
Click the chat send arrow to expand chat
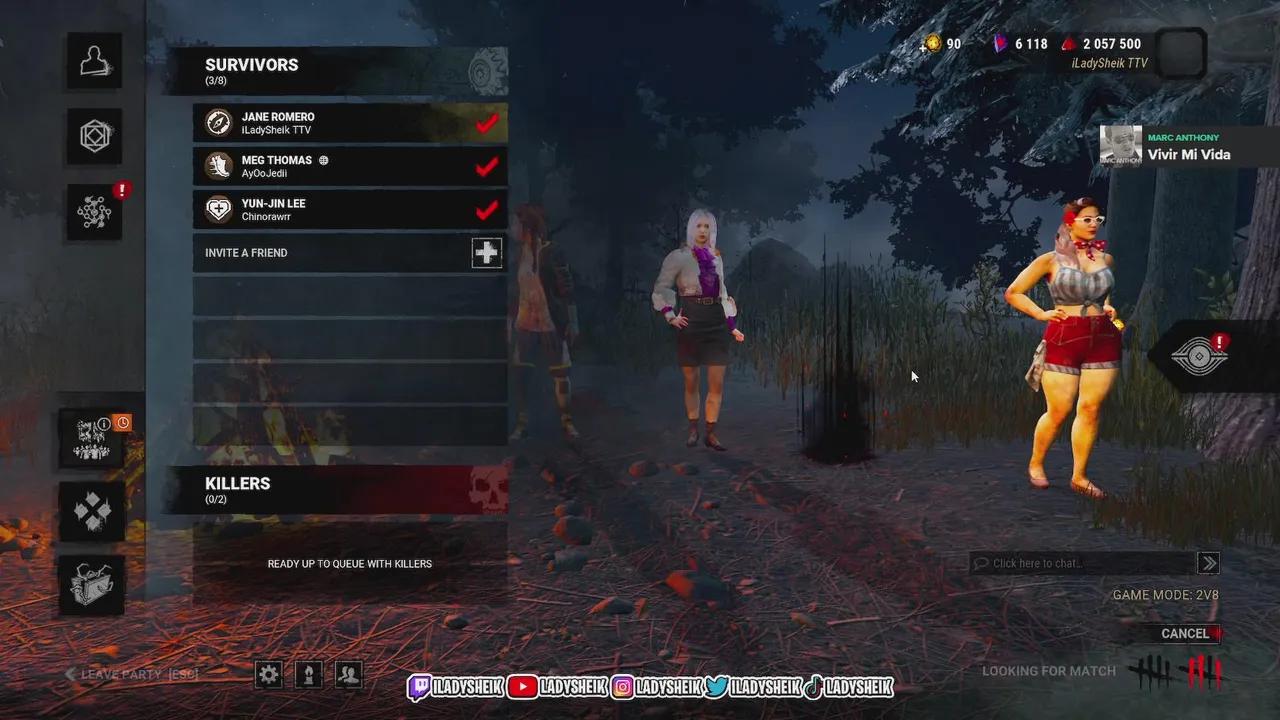click(1208, 562)
